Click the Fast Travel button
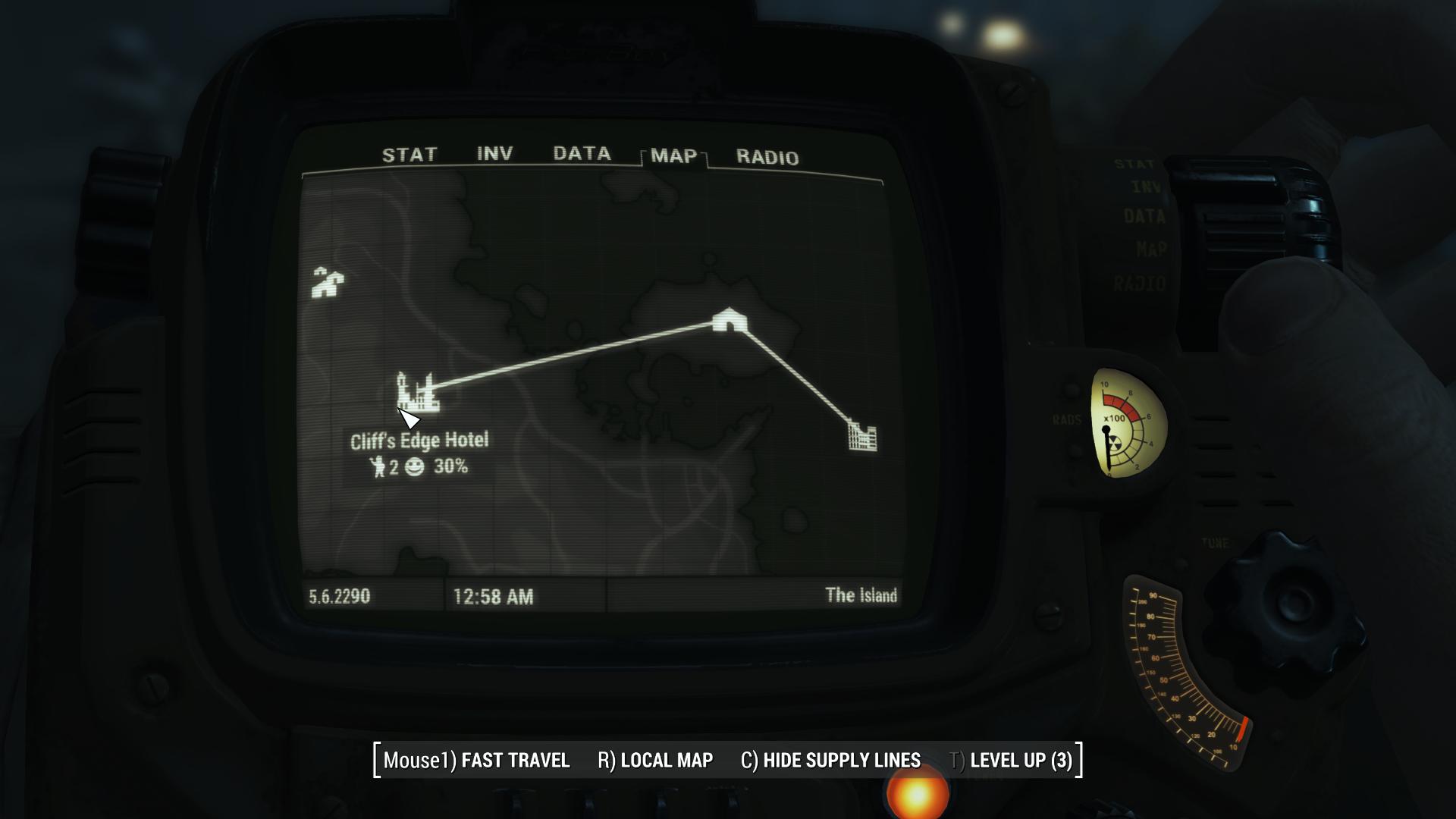The width and height of the screenshot is (1456, 819). (x=476, y=760)
